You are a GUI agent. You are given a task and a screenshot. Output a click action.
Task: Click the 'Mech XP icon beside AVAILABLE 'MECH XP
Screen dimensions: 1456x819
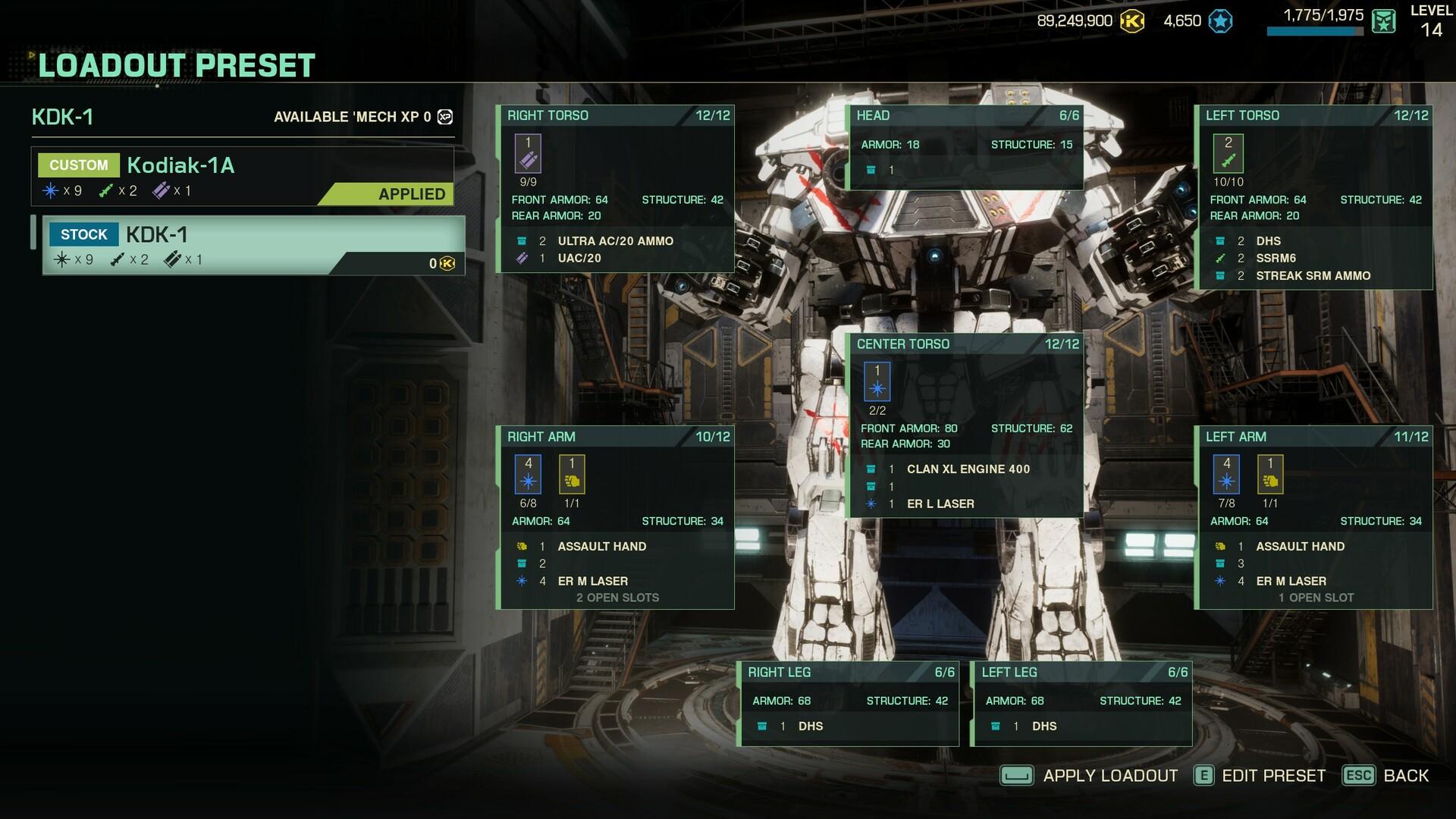click(x=446, y=117)
